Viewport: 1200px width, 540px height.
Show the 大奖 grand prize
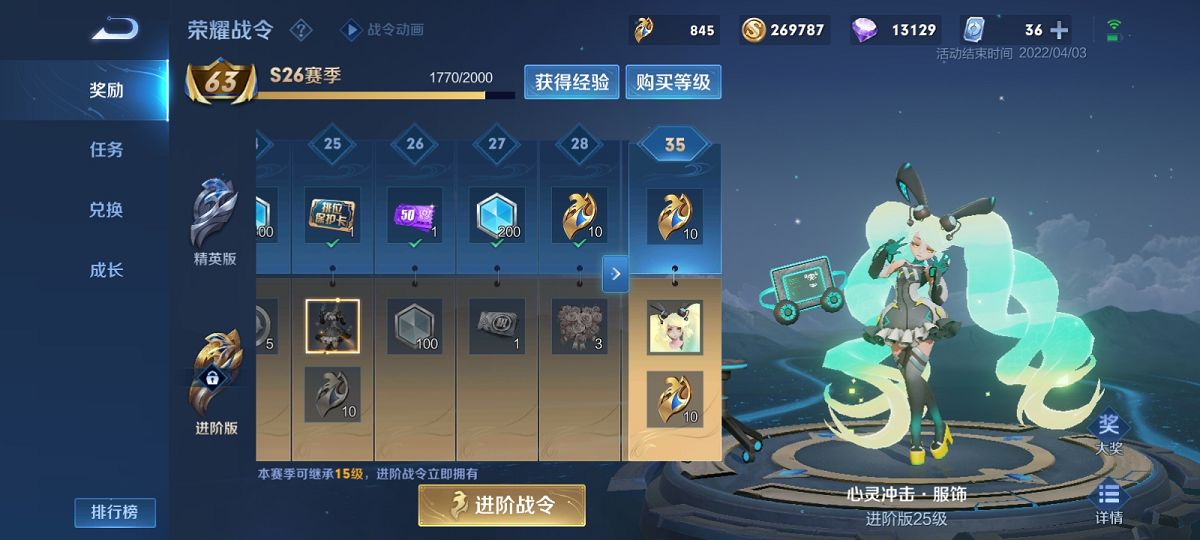coord(1109,433)
